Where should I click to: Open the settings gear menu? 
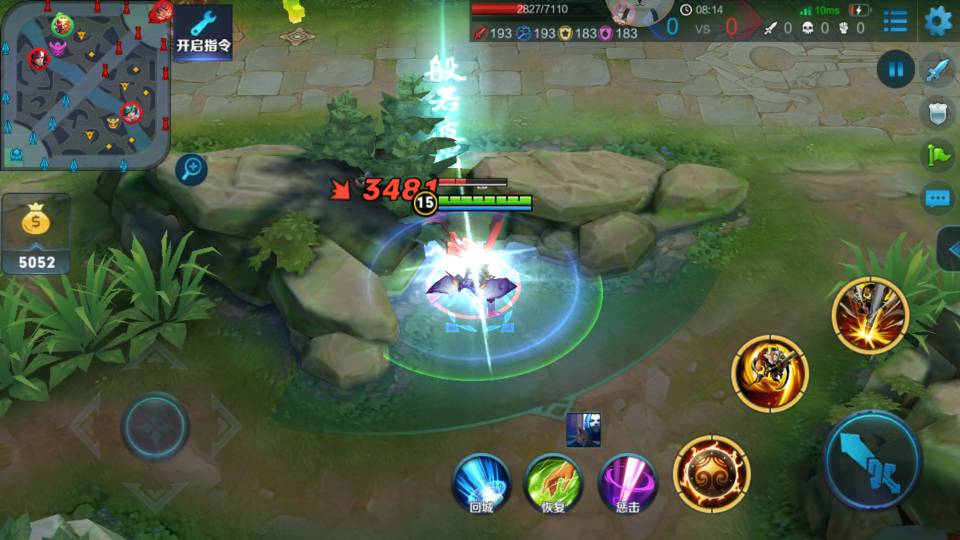937,20
